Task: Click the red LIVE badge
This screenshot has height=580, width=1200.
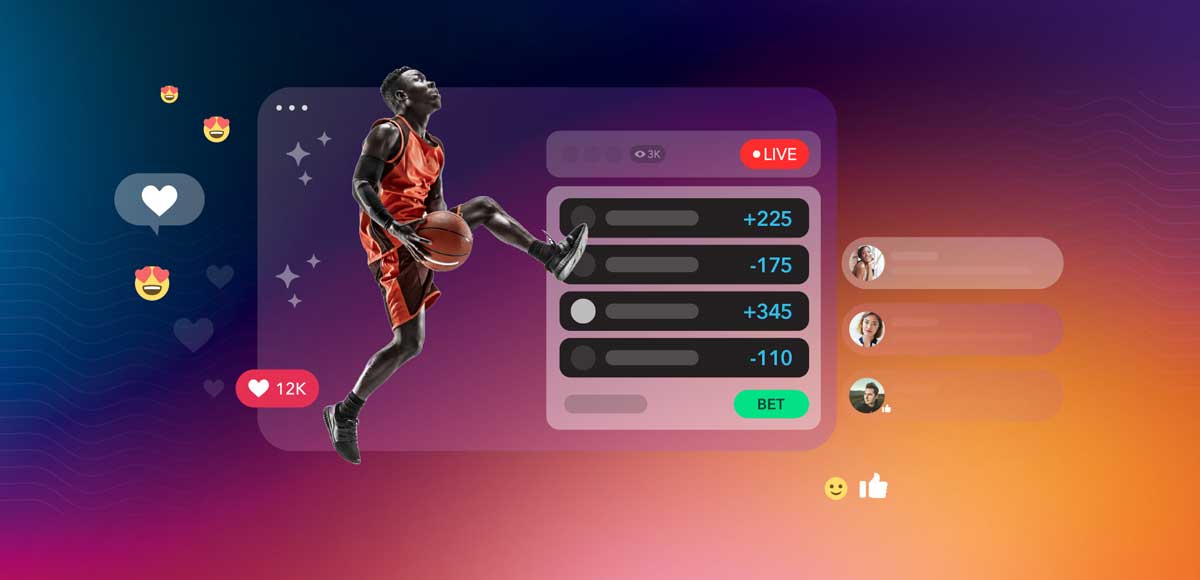Action: tap(774, 154)
